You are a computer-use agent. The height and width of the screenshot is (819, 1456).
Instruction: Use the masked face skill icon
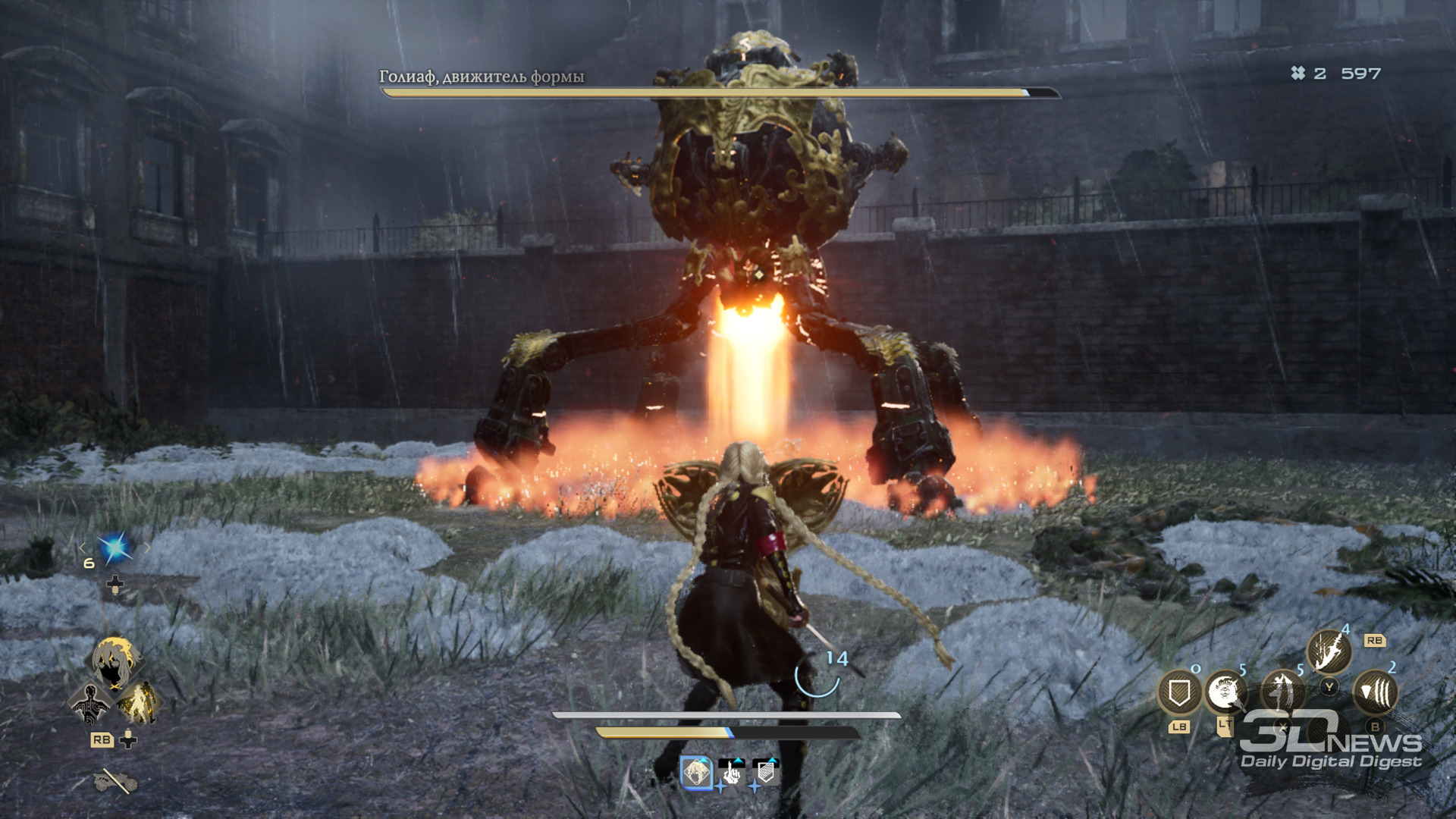1225,692
